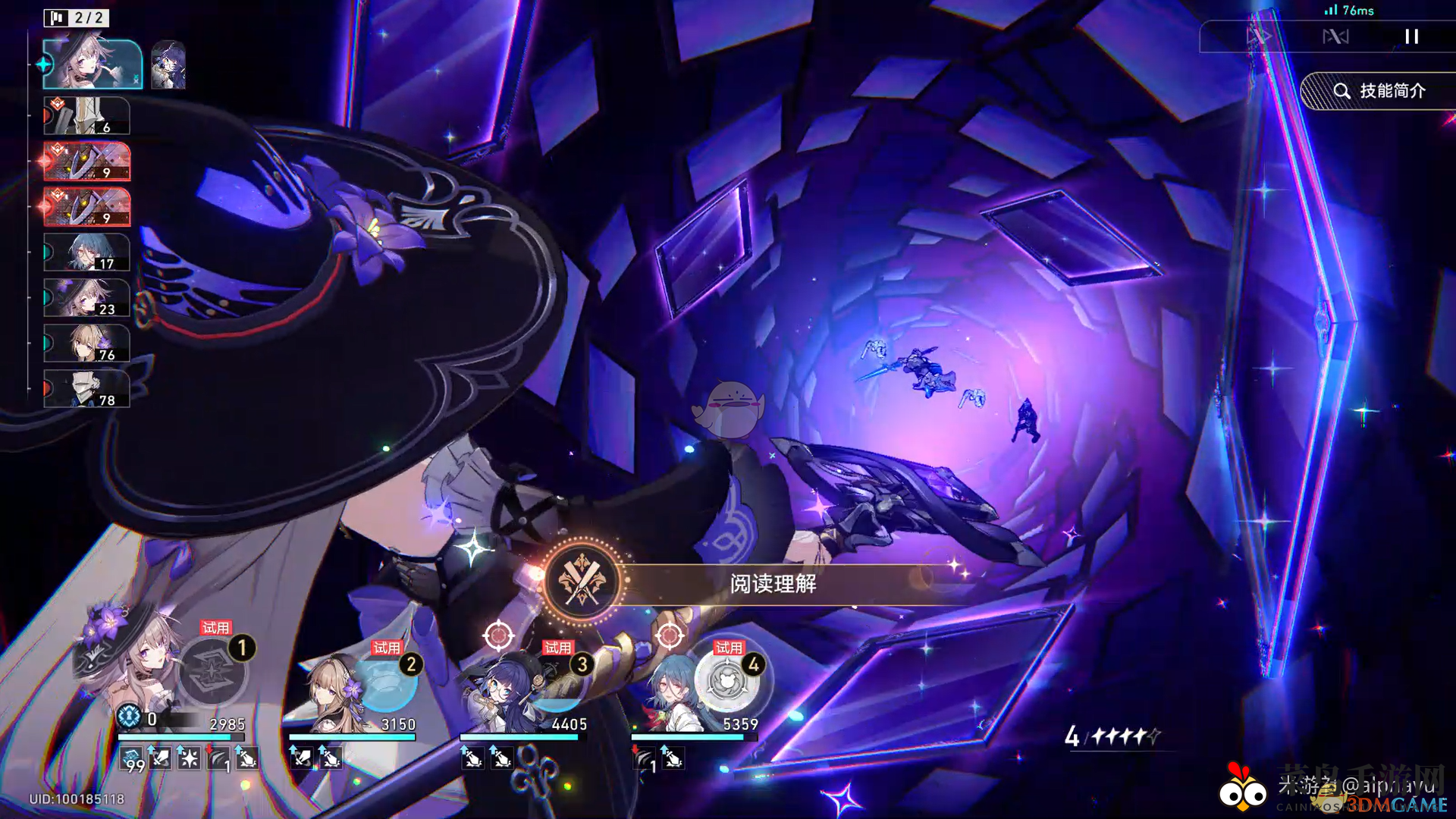Select the action order entry numbered 76
This screenshot has width=1456, height=819.
click(86, 343)
